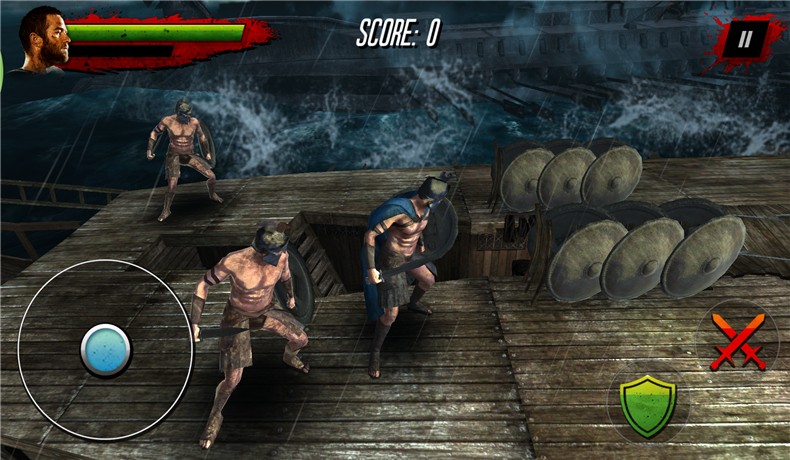Pause the game with the pause button
The image size is (790, 460).
tap(744, 40)
